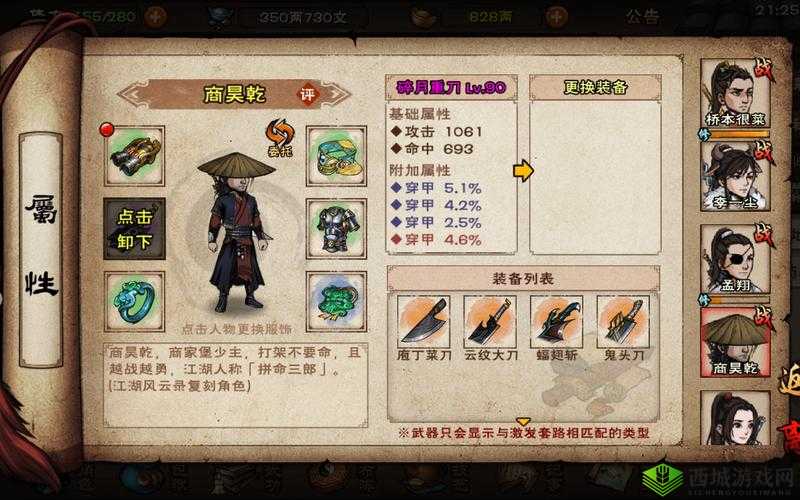Open the 评 review button beside 商昊乾

coord(309,94)
